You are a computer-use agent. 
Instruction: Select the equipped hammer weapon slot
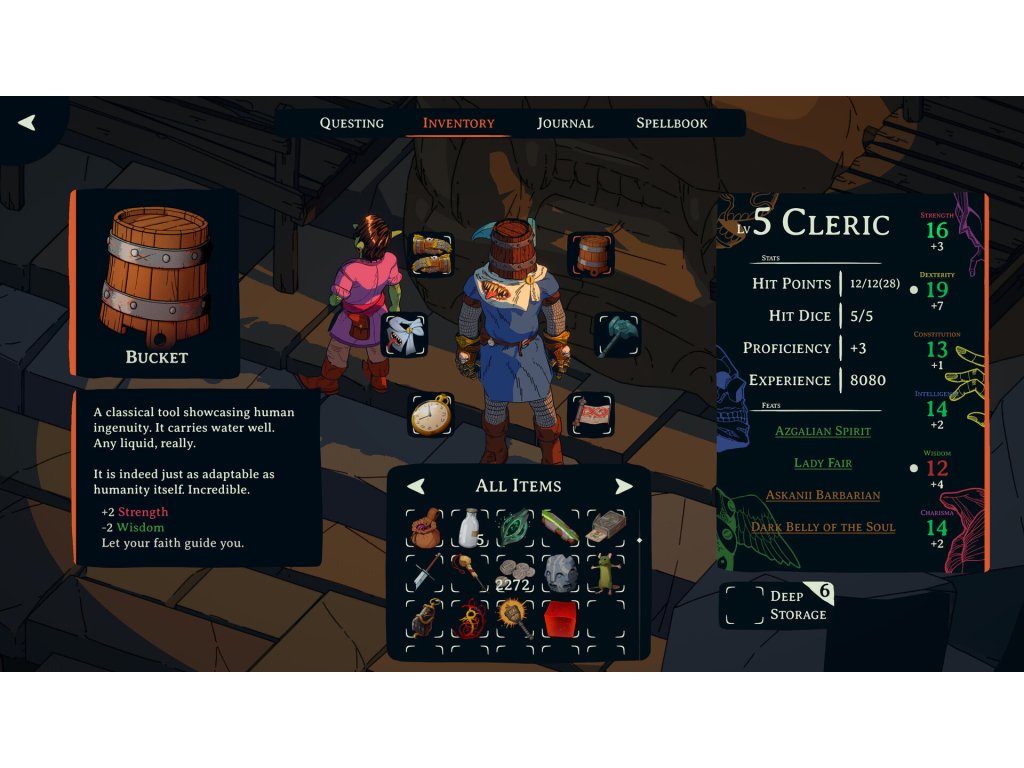pos(616,334)
